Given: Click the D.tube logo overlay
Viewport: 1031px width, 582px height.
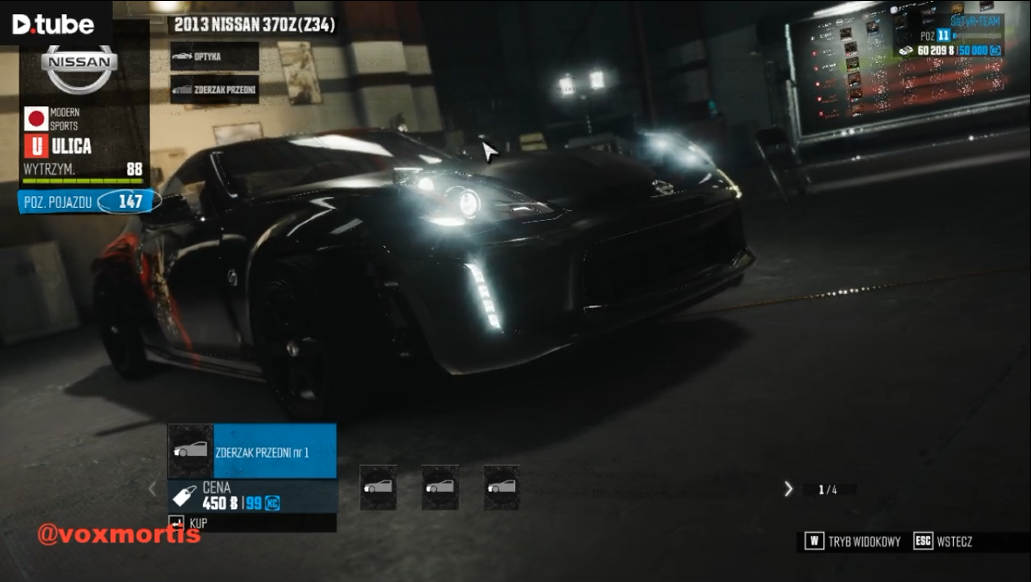Looking at the screenshot, I should tap(53, 24).
